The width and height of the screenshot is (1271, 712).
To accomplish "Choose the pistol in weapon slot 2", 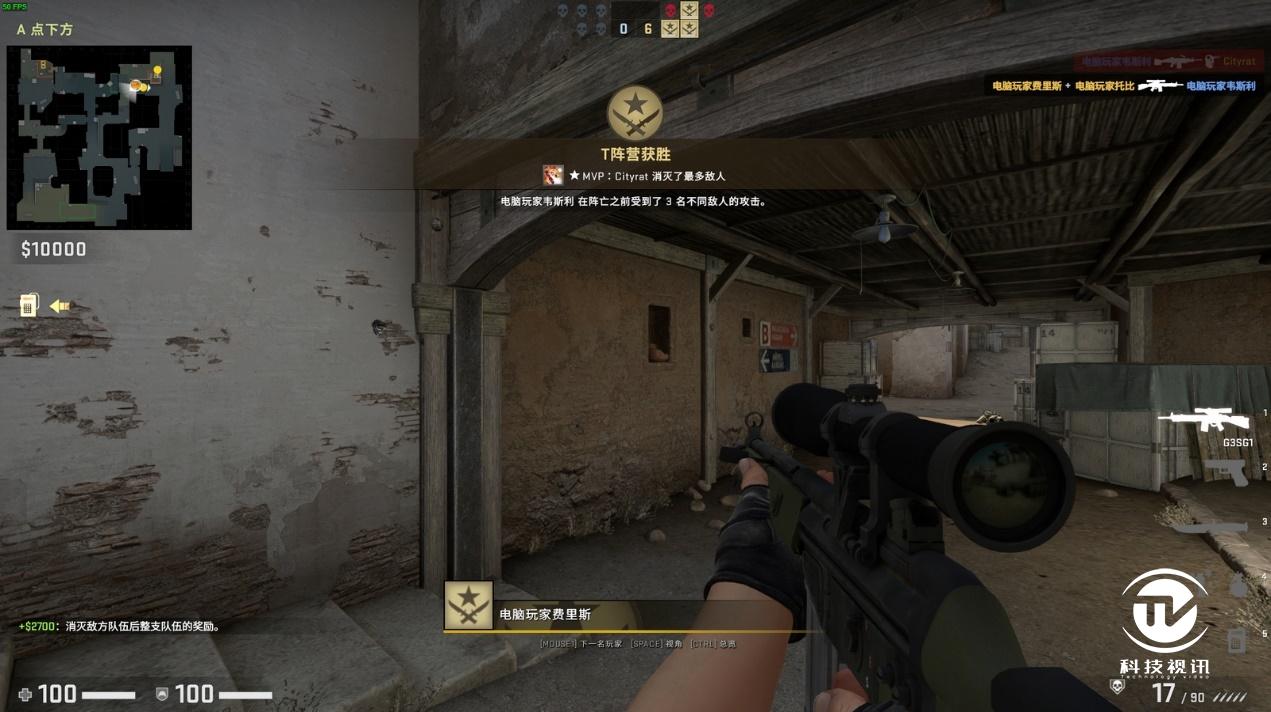I will coord(1226,472).
